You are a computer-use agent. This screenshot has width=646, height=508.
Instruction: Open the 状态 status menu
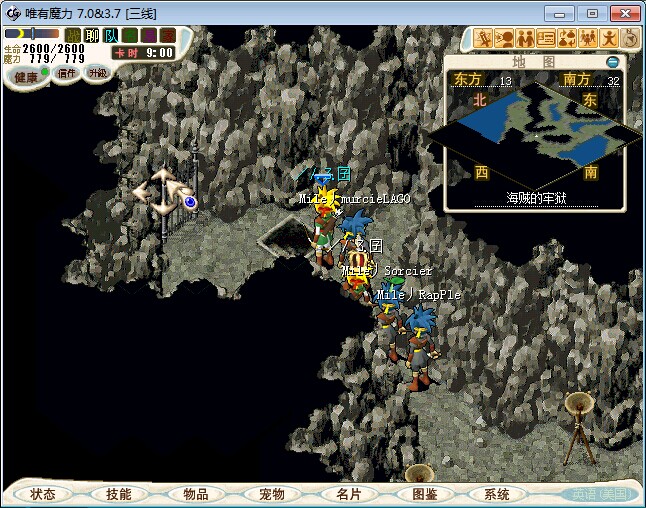point(43,494)
